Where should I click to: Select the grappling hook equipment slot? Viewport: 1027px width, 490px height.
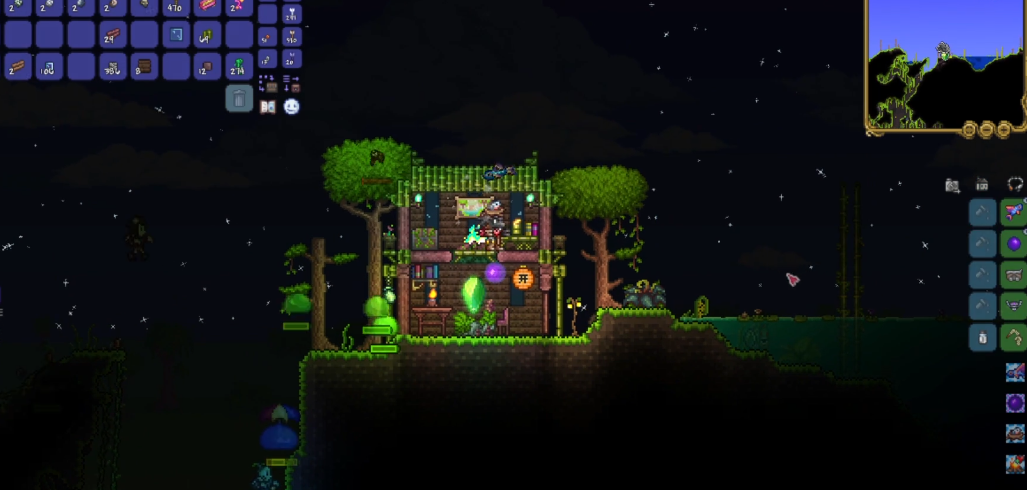[x=1014, y=337]
